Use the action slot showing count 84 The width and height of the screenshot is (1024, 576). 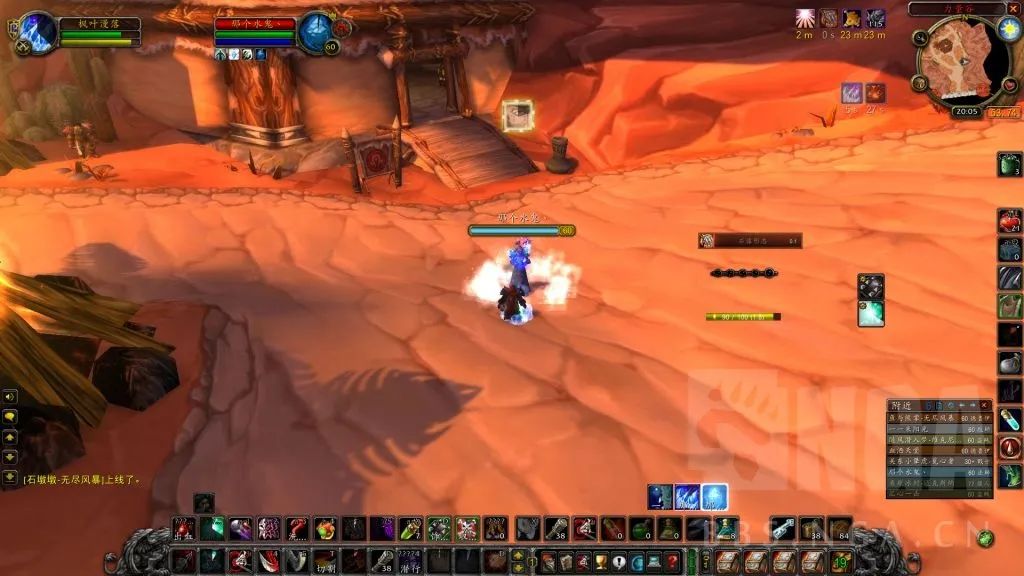point(839,529)
